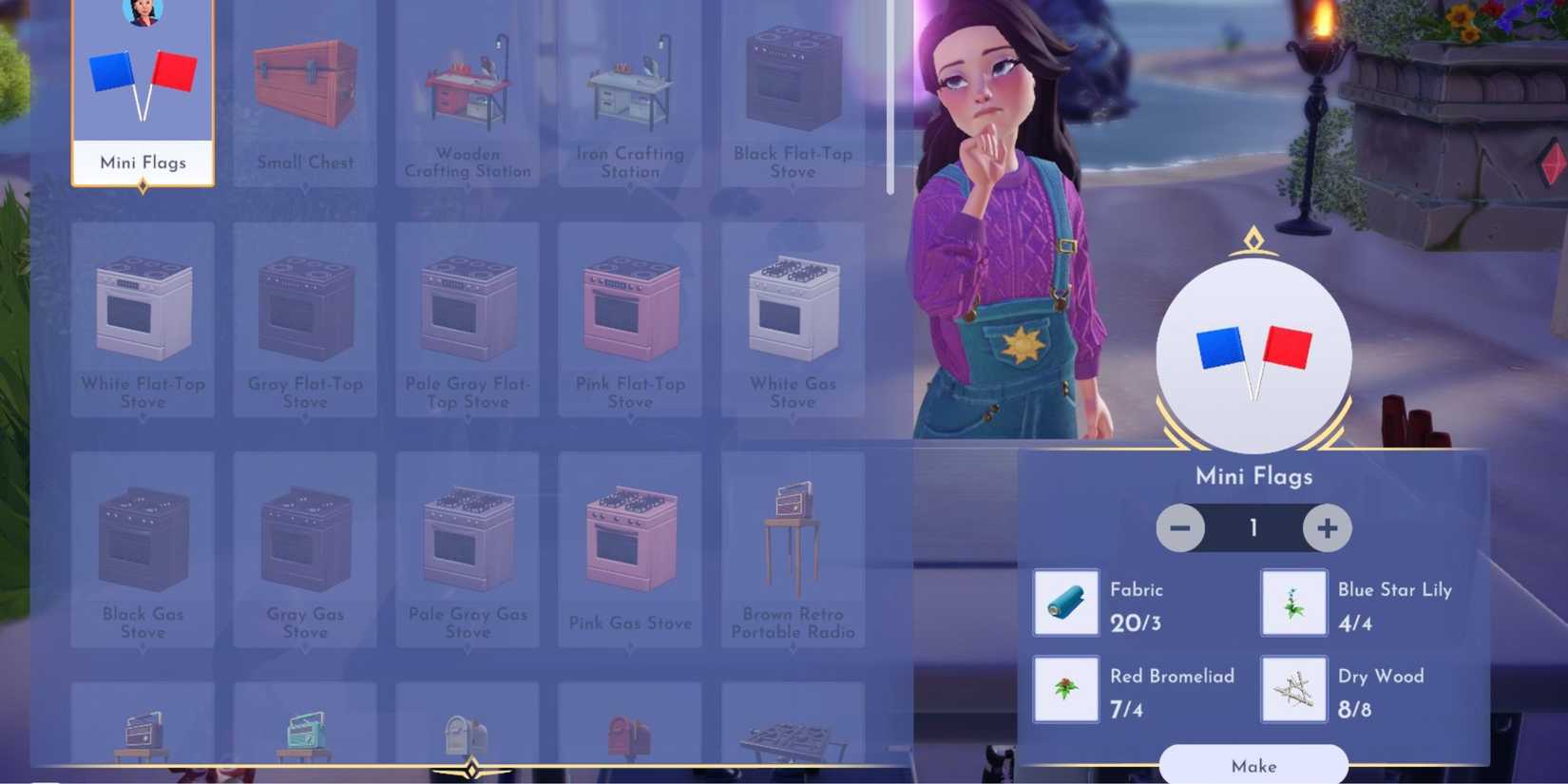Screen dimensions: 1568x784
Task: Select the Small Chest recipe
Action: pyautogui.click(x=304, y=90)
